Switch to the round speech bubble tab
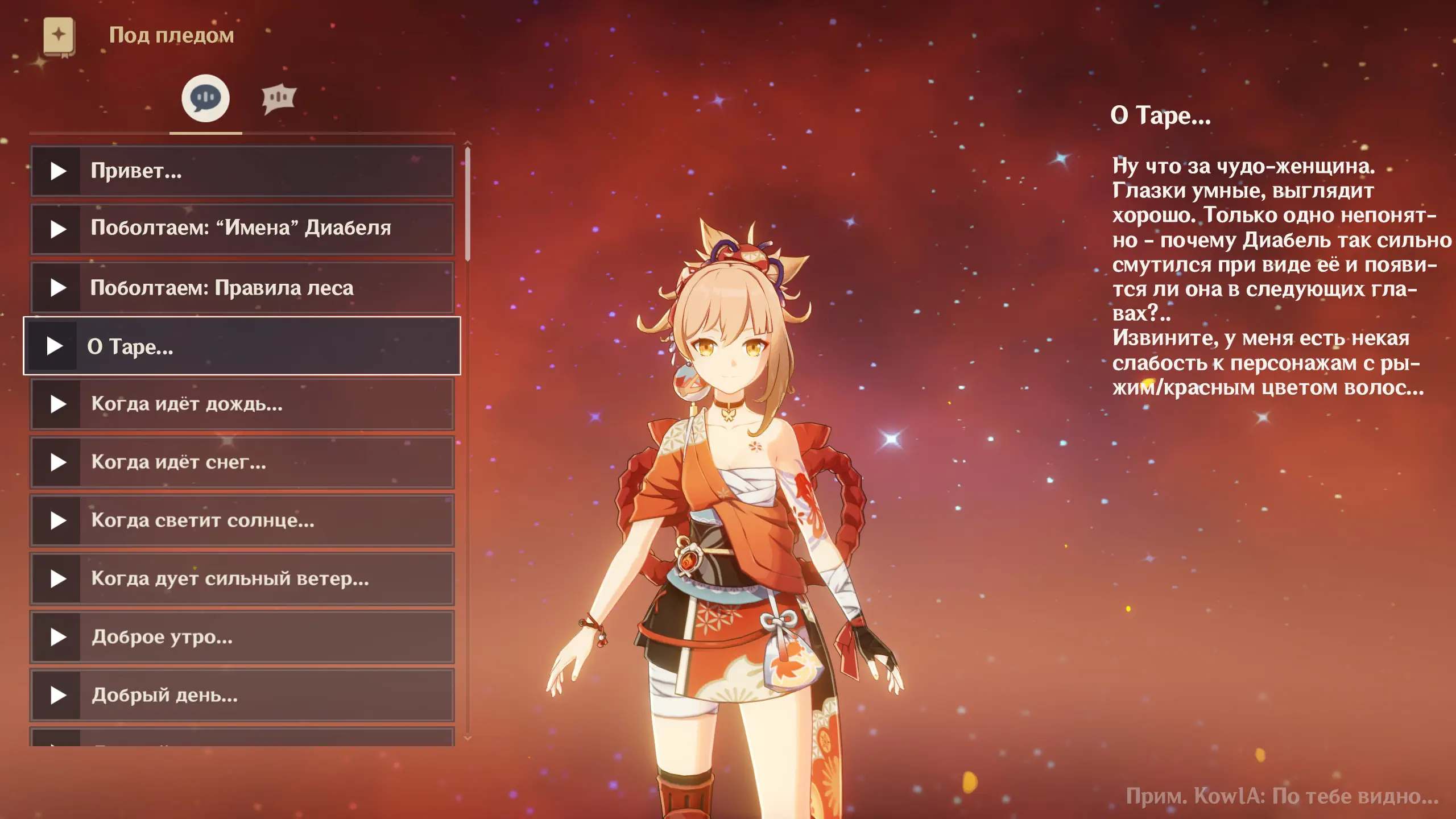Image resolution: width=1456 pixels, height=819 pixels. [205, 98]
